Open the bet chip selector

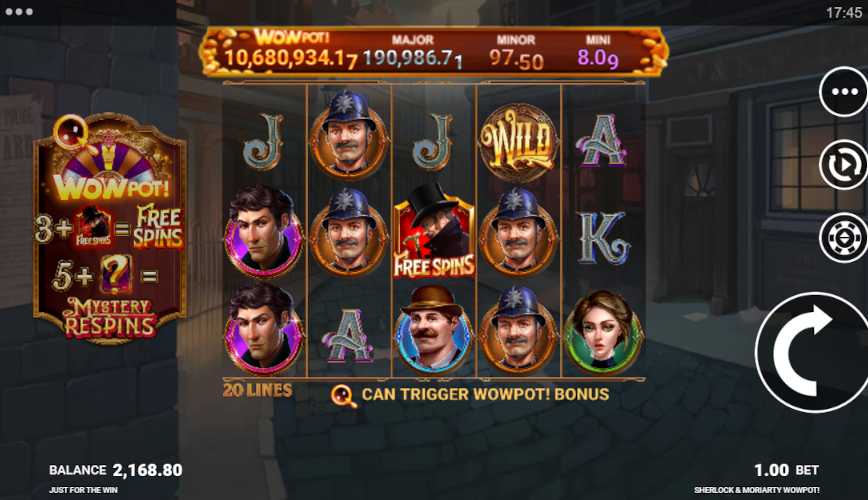tap(843, 238)
